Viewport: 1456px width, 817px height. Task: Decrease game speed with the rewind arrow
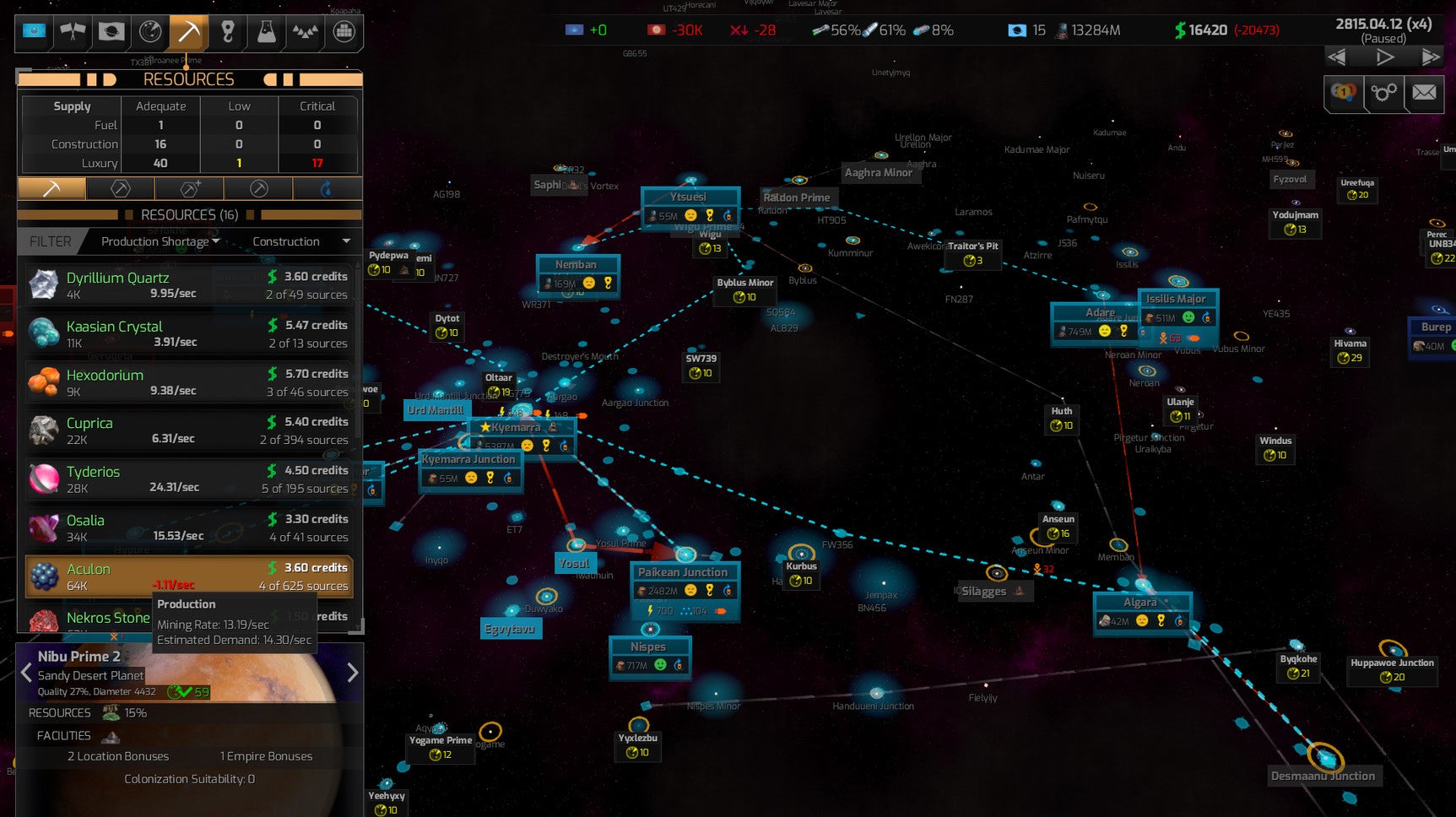pos(1337,57)
